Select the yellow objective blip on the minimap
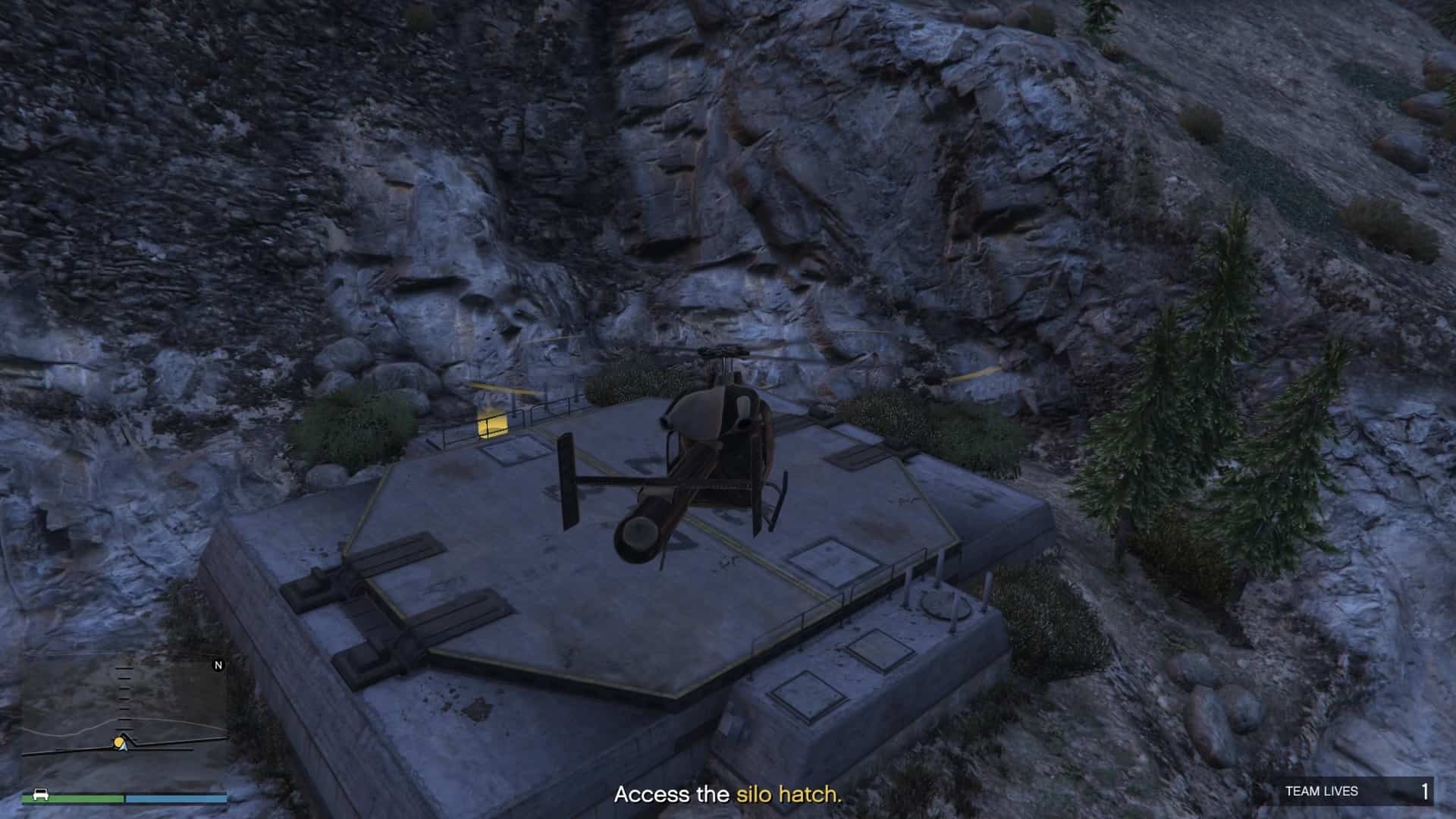The height and width of the screenshot is (819, 1456). (118, 742)
